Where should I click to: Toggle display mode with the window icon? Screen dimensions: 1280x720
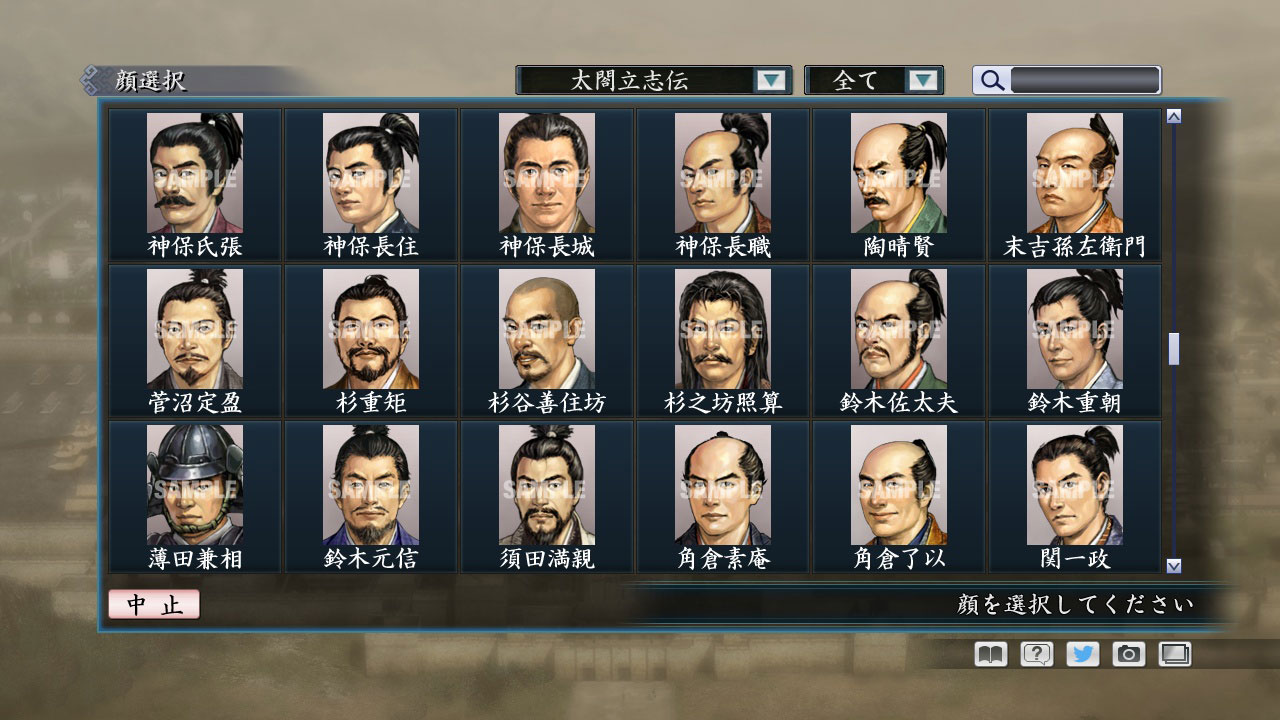[x=1174, y=653]
